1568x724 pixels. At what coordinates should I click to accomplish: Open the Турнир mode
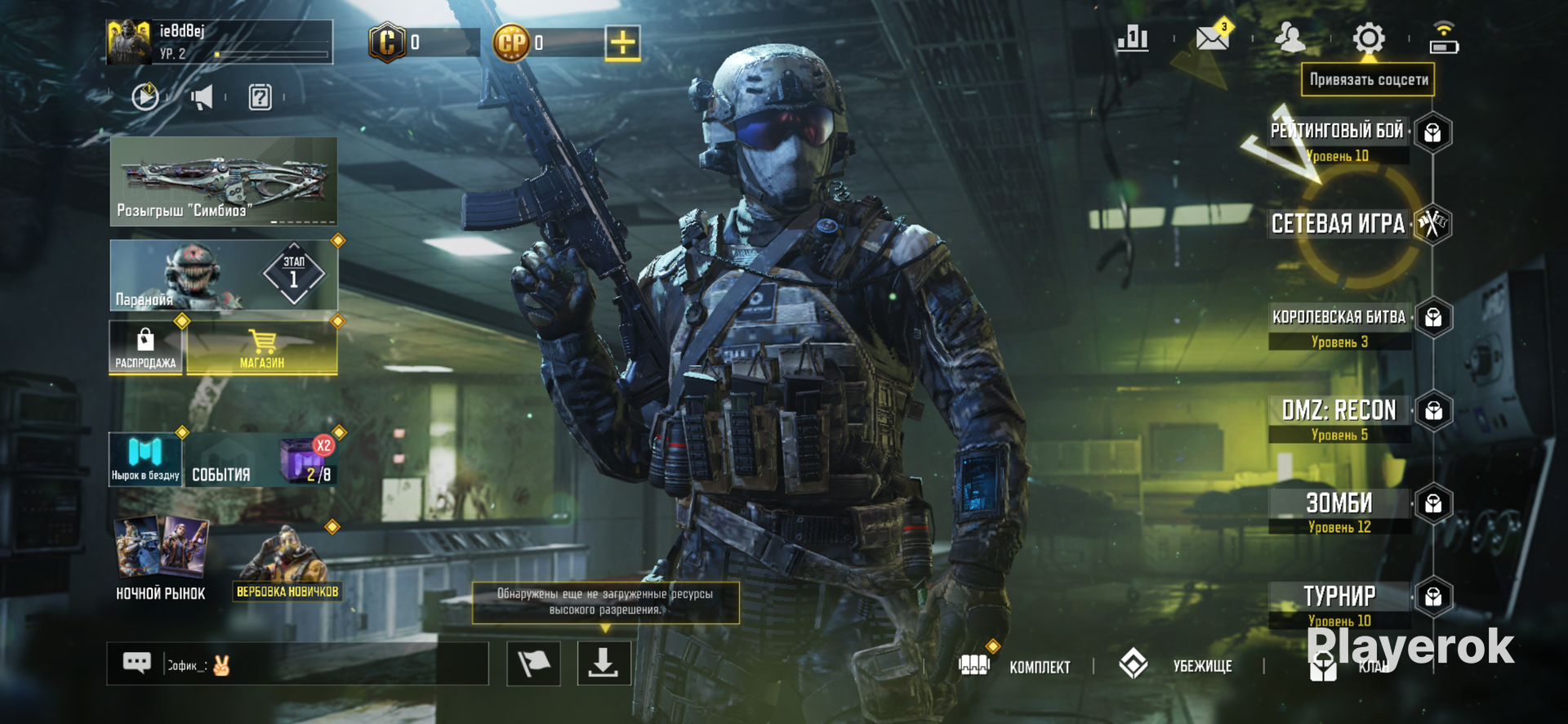(x=1339, y=597)
